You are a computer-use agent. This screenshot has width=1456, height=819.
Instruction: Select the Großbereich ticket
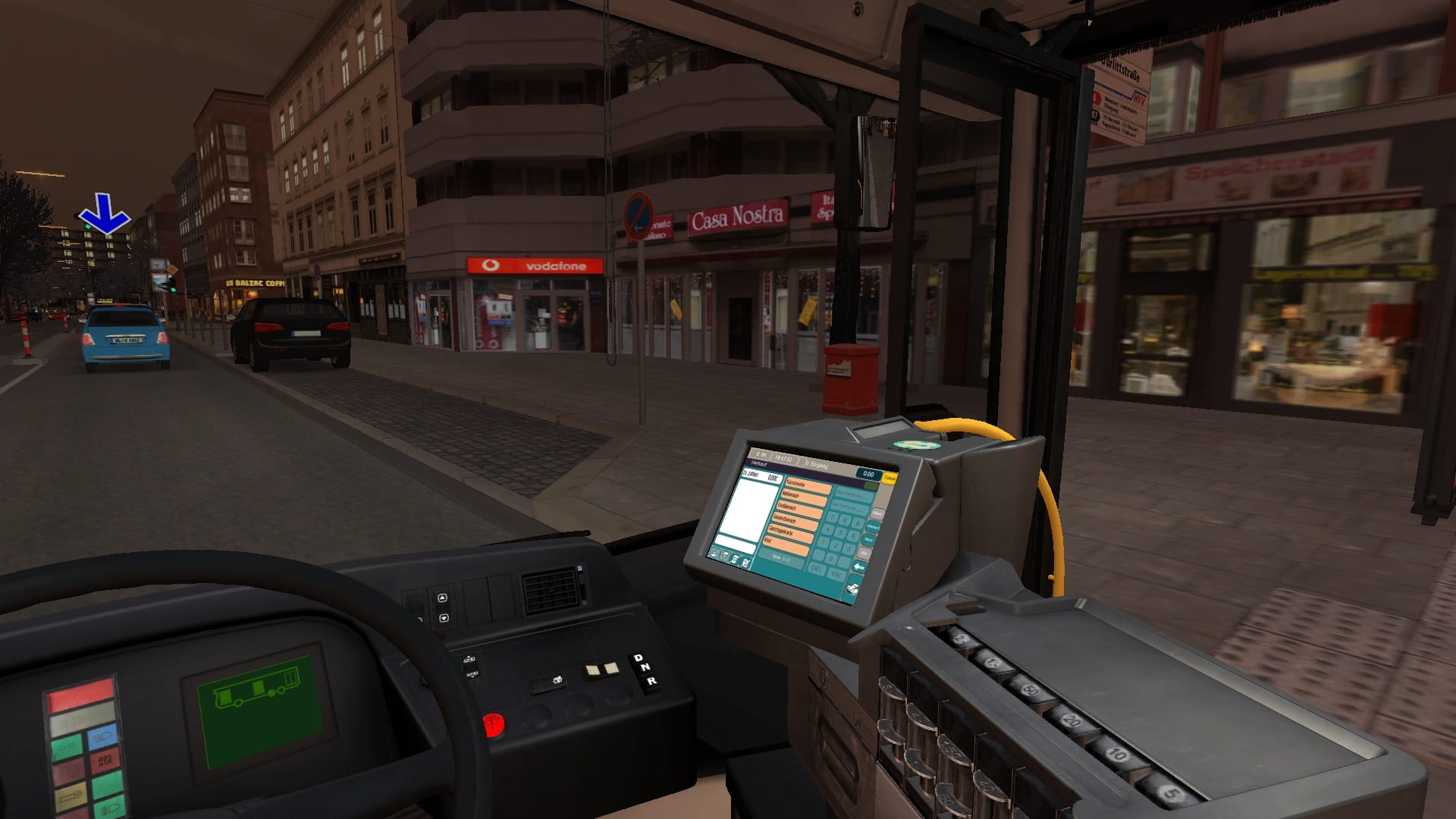(799, 510)
